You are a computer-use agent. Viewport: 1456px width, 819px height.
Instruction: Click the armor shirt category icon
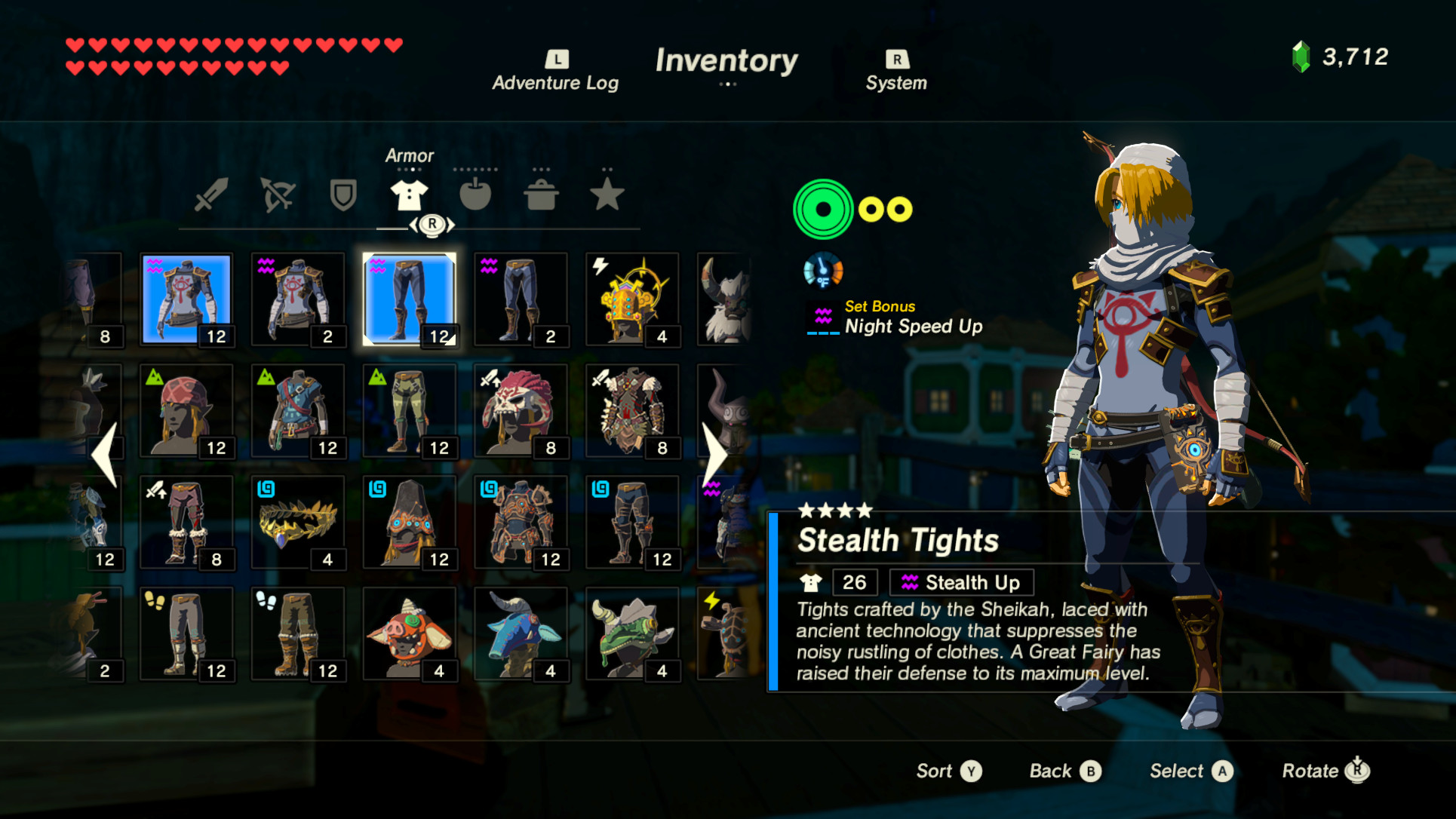[408, 195]
